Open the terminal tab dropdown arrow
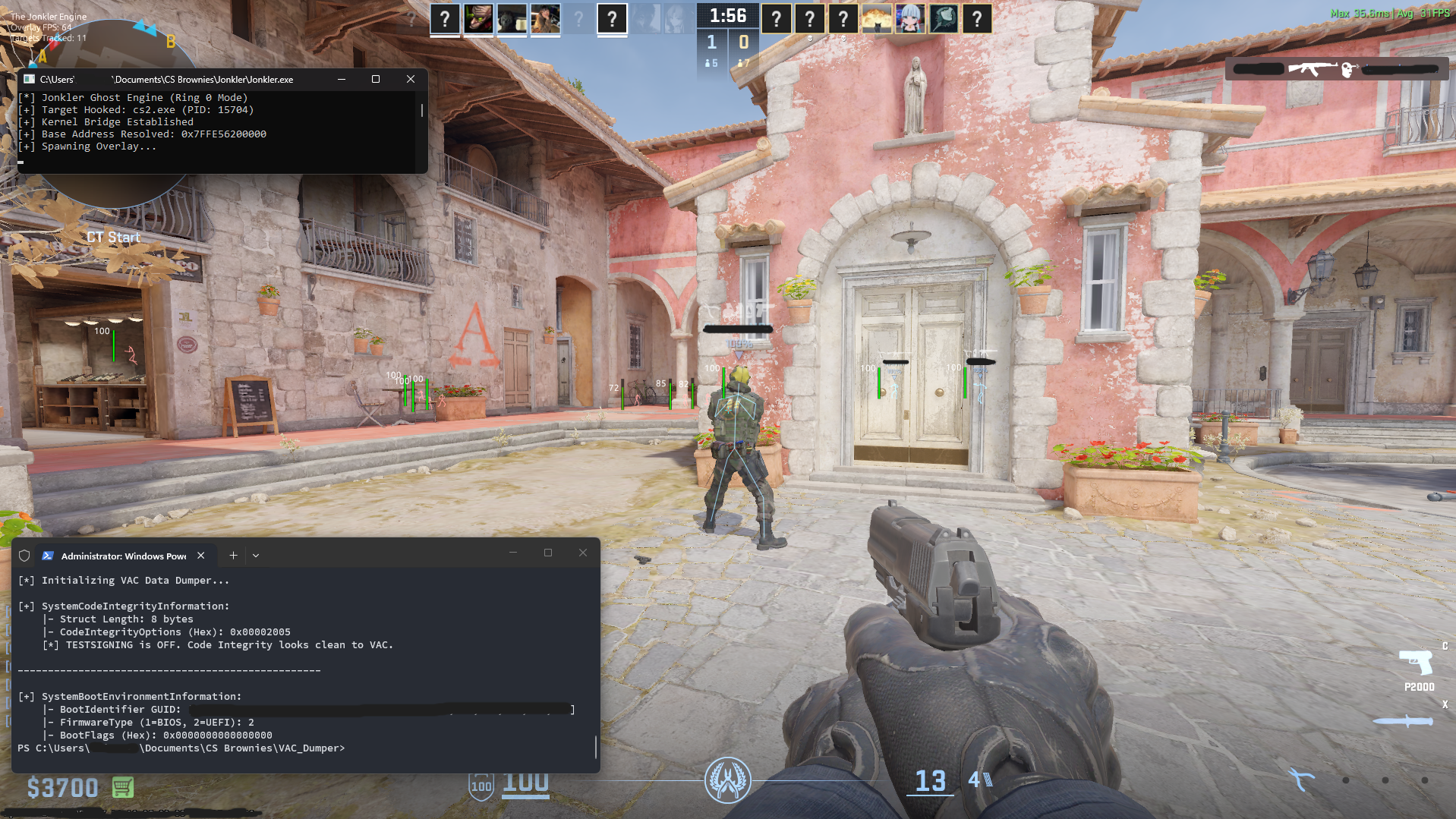Image resolution: width=1456 pixels, height=819 pixels. point(256,556)
